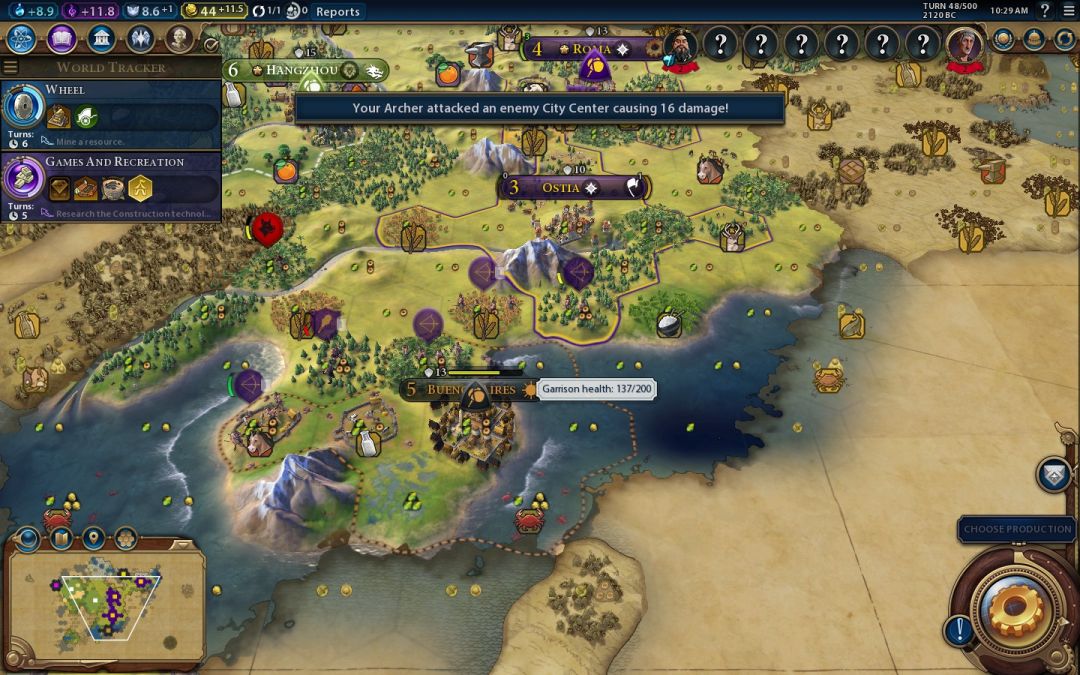Viewport: 1080px width, 675px height.
Task: Expand the World Tracker options menu
Action: point(11,68)
